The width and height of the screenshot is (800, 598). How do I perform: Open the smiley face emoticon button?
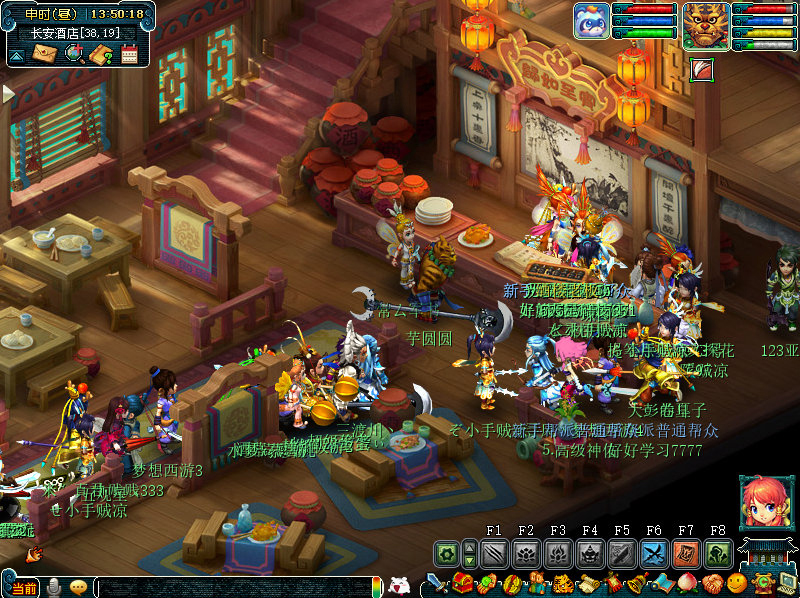pos(736,583)
